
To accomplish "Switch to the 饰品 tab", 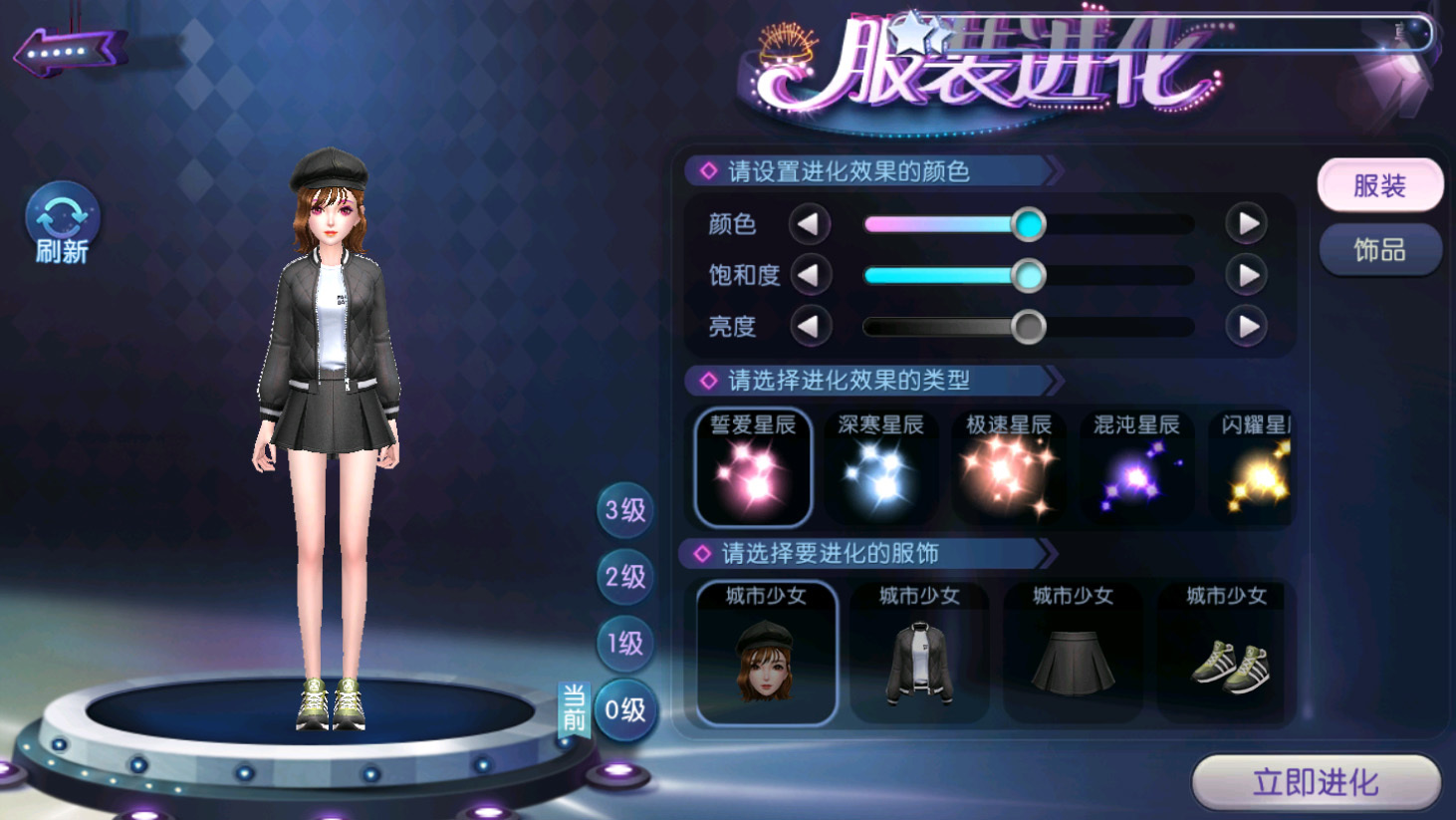I will [1379, 250].
